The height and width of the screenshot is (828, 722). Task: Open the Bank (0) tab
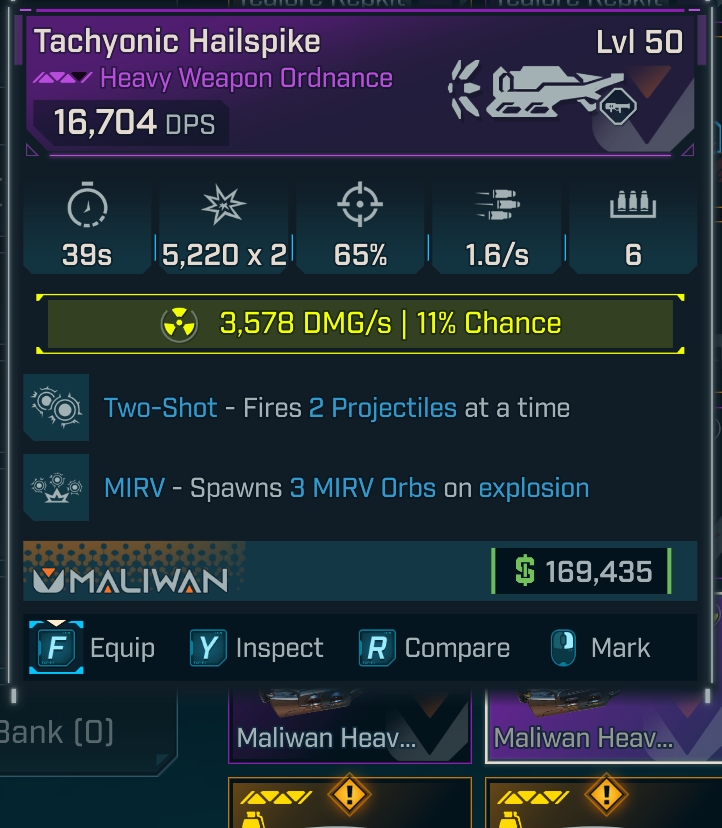click(60, 732)
